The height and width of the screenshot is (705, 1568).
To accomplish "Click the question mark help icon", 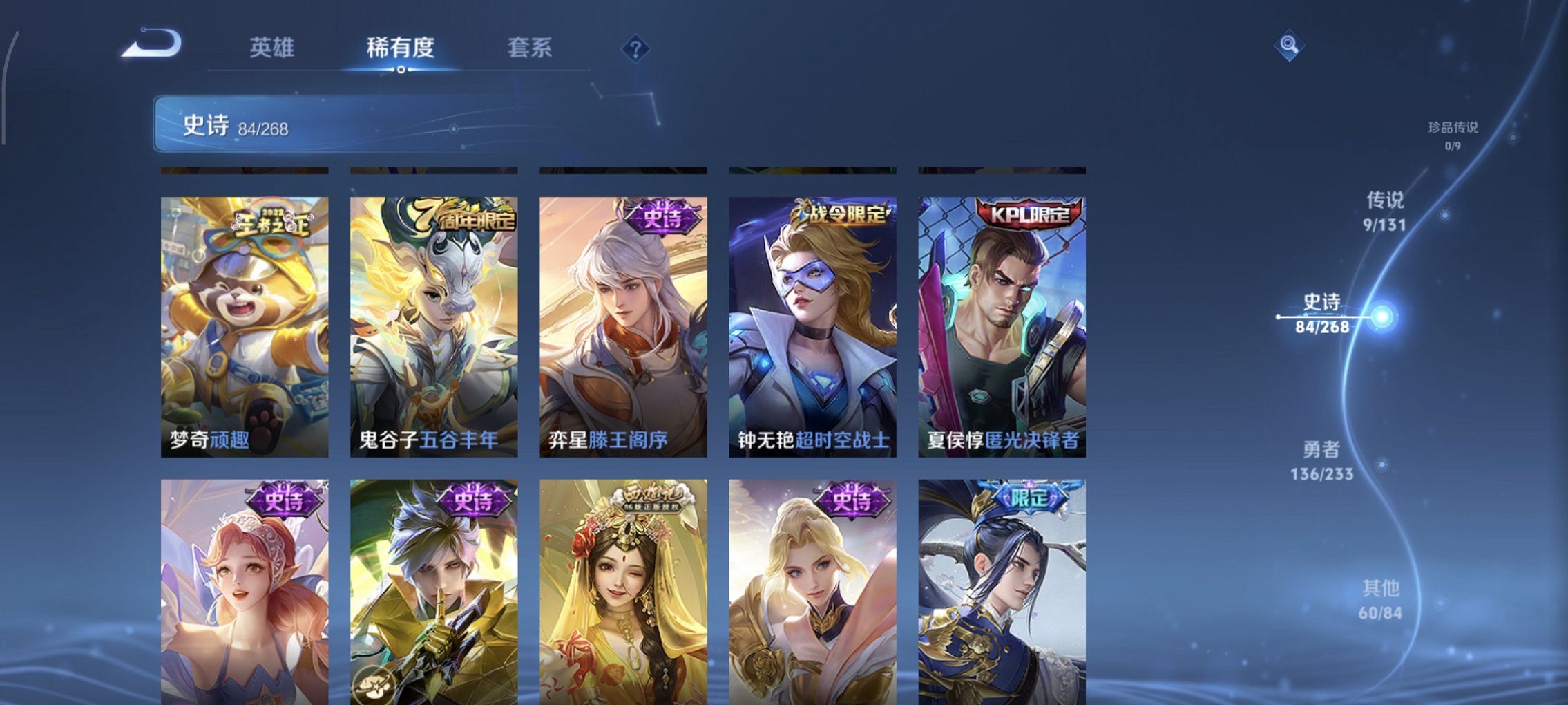I will (x=636, y=48).
